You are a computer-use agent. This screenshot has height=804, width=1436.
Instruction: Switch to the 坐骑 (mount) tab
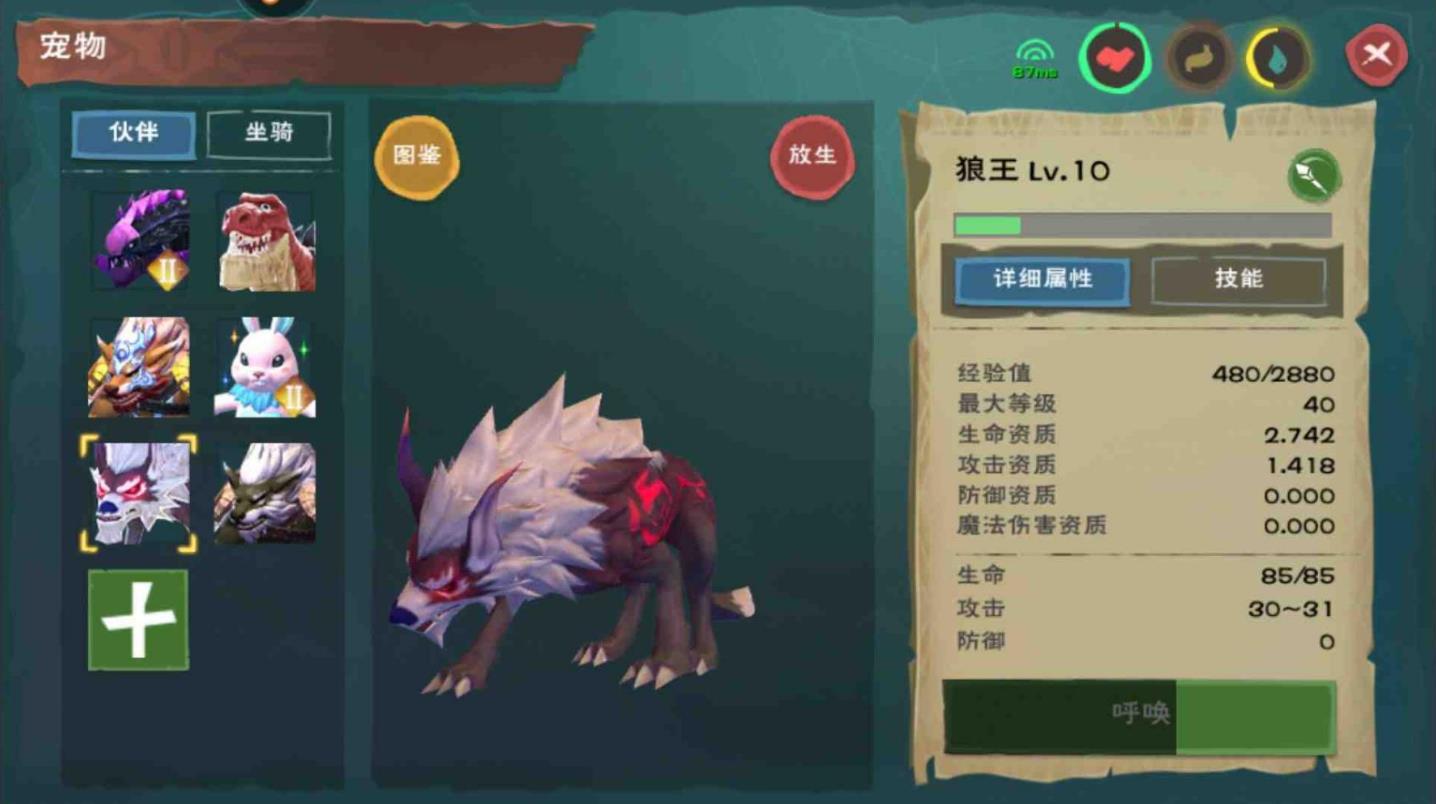(x=268, y=134)
